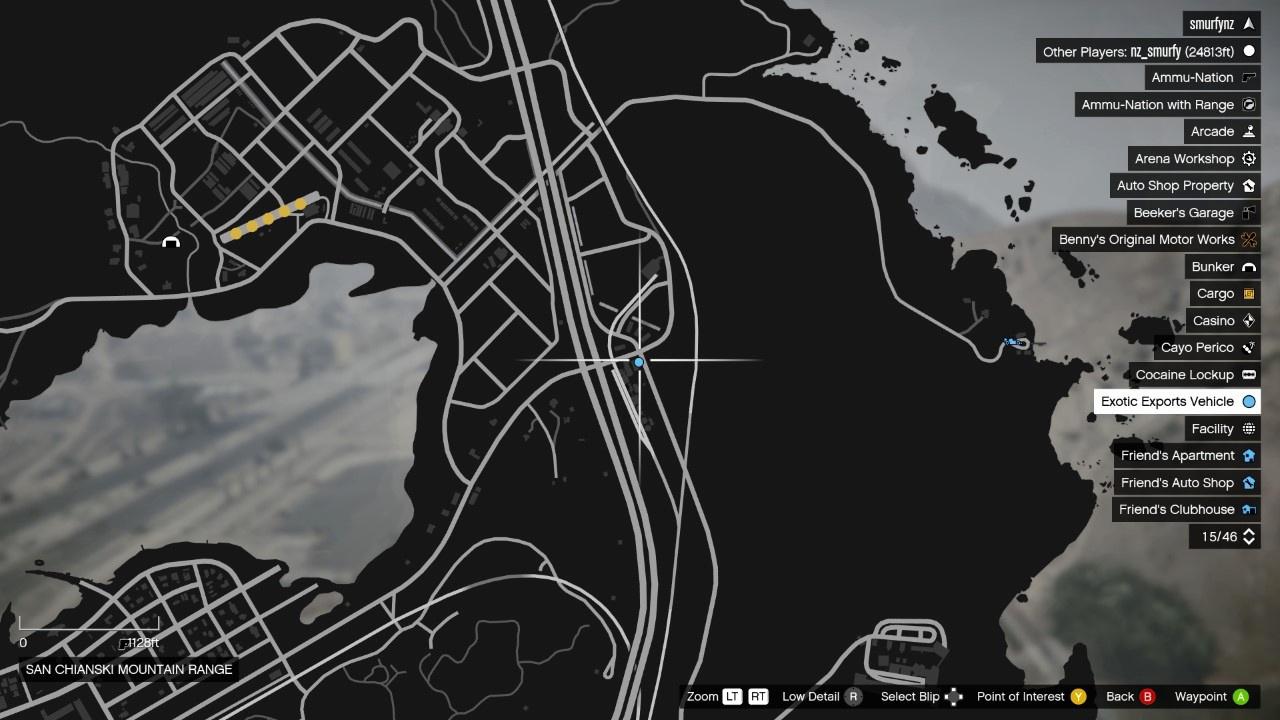Select the blue Exotic Exports blip on map

pyautogui.click(x=639, y=362)
